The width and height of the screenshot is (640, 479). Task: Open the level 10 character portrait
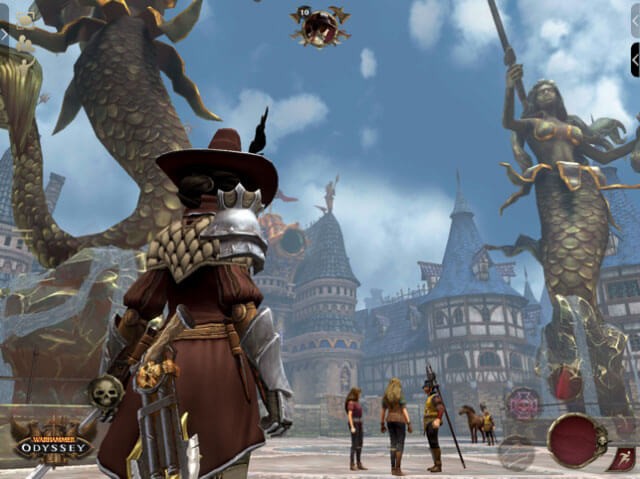tap(320, 27)
